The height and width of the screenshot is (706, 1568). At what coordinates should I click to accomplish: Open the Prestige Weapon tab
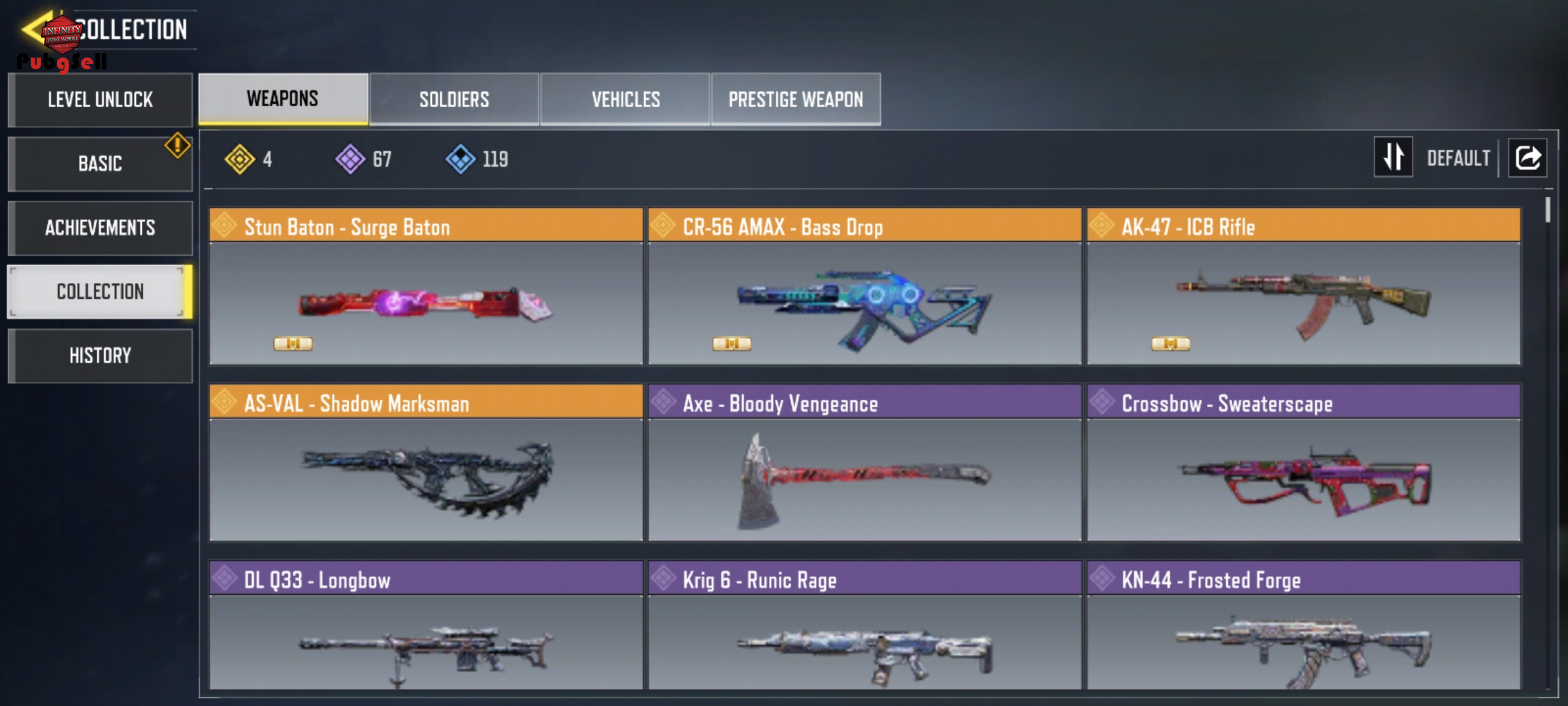[x=796, y=99]
